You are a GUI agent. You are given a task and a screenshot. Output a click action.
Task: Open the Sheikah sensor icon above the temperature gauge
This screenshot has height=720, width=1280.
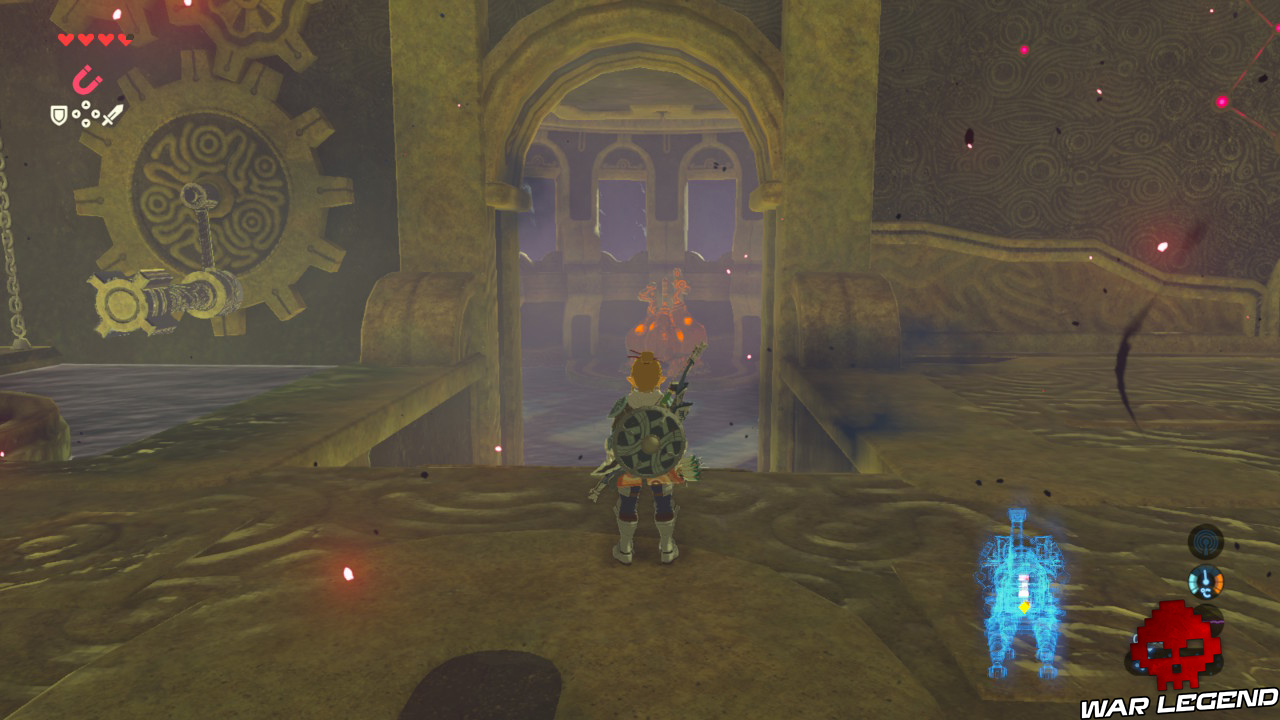click(x=1205, y=542)
